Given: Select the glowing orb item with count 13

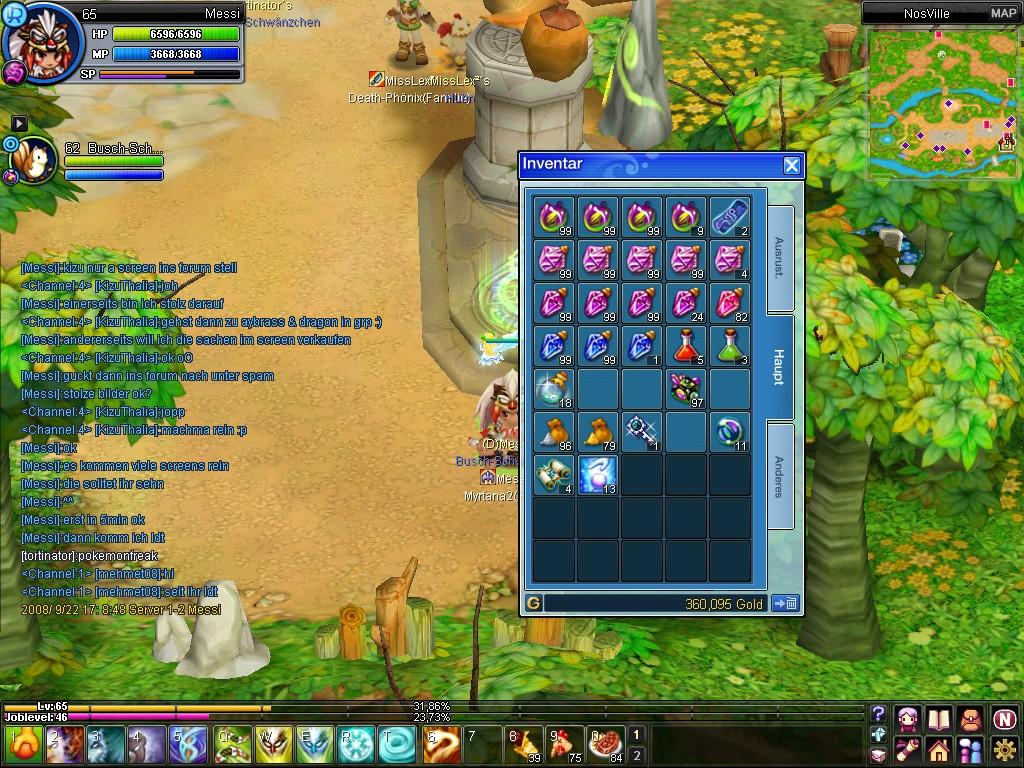Looking at the screenshot, I should 598,475.
